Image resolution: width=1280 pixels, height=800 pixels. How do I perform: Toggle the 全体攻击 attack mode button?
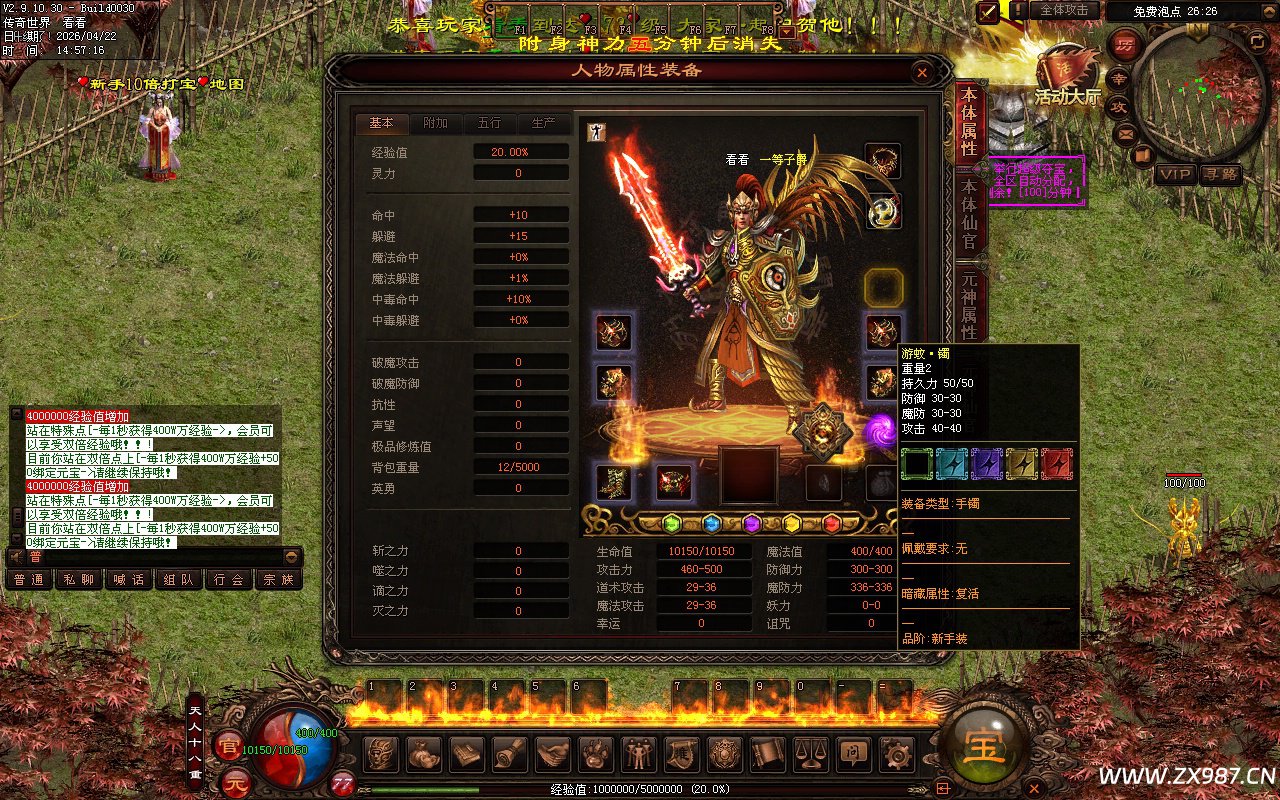(x=1064, y=10)
